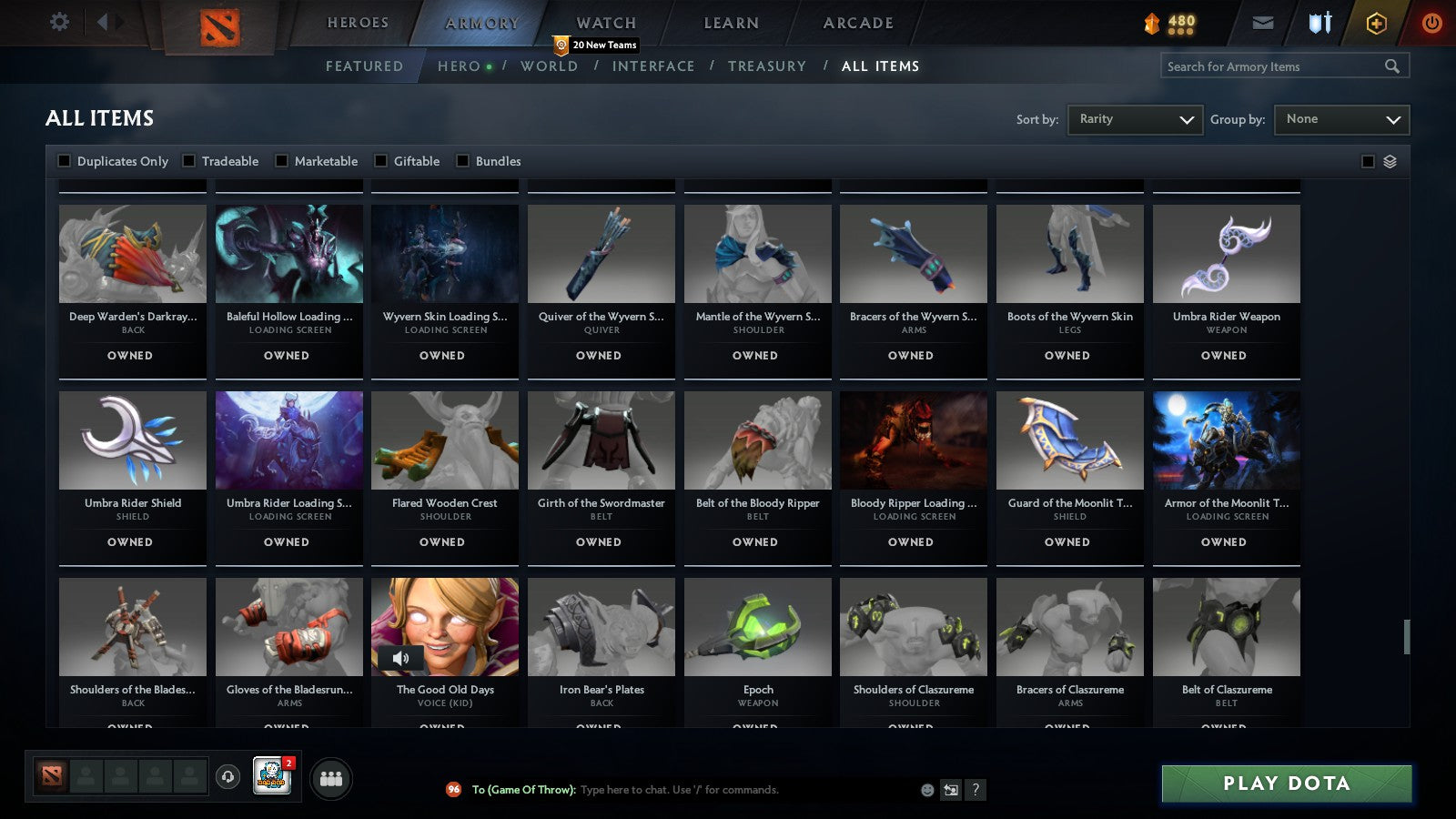Viewport: 1456px width, 819px height.
Task: Check the Marketable filter
Action: (281, 160)
